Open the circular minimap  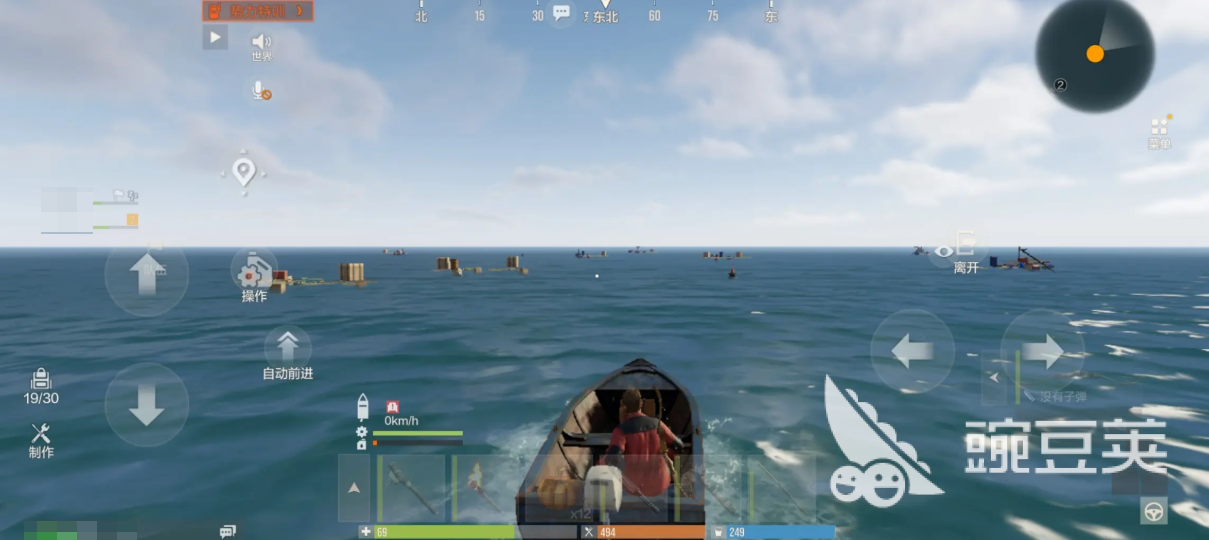point(1094,54)
